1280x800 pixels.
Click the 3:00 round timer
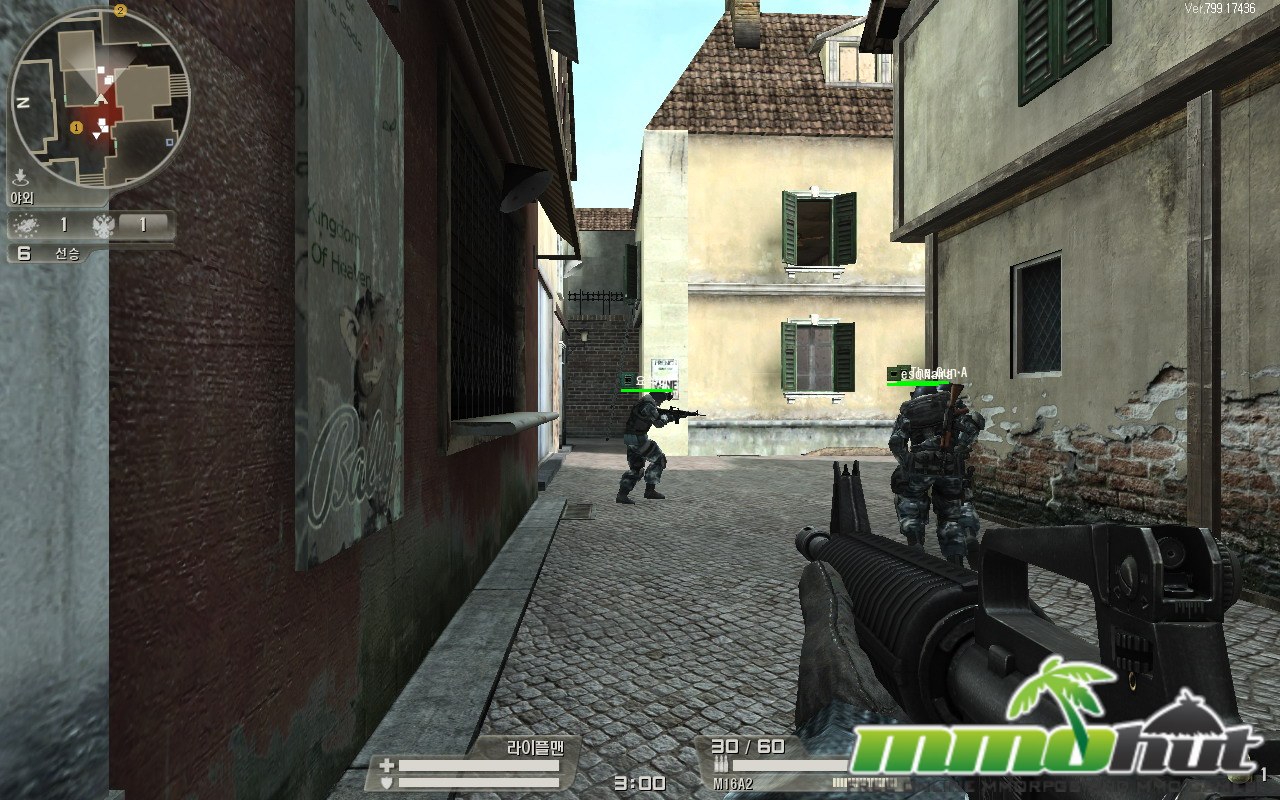coord(638,783)
